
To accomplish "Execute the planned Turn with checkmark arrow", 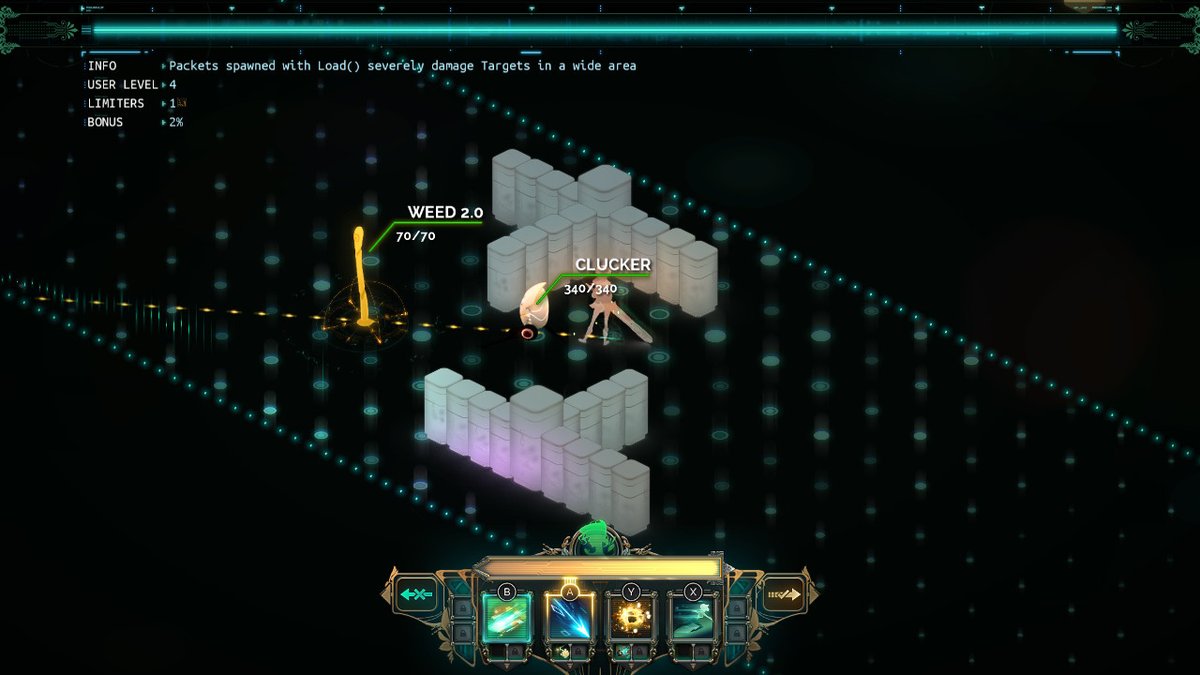I will coord(783,594).
